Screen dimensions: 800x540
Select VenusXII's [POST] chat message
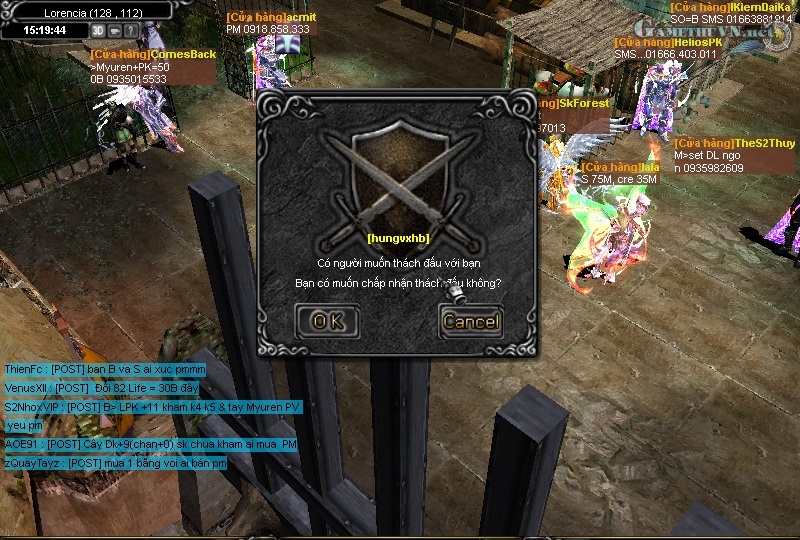pos(101,388)
